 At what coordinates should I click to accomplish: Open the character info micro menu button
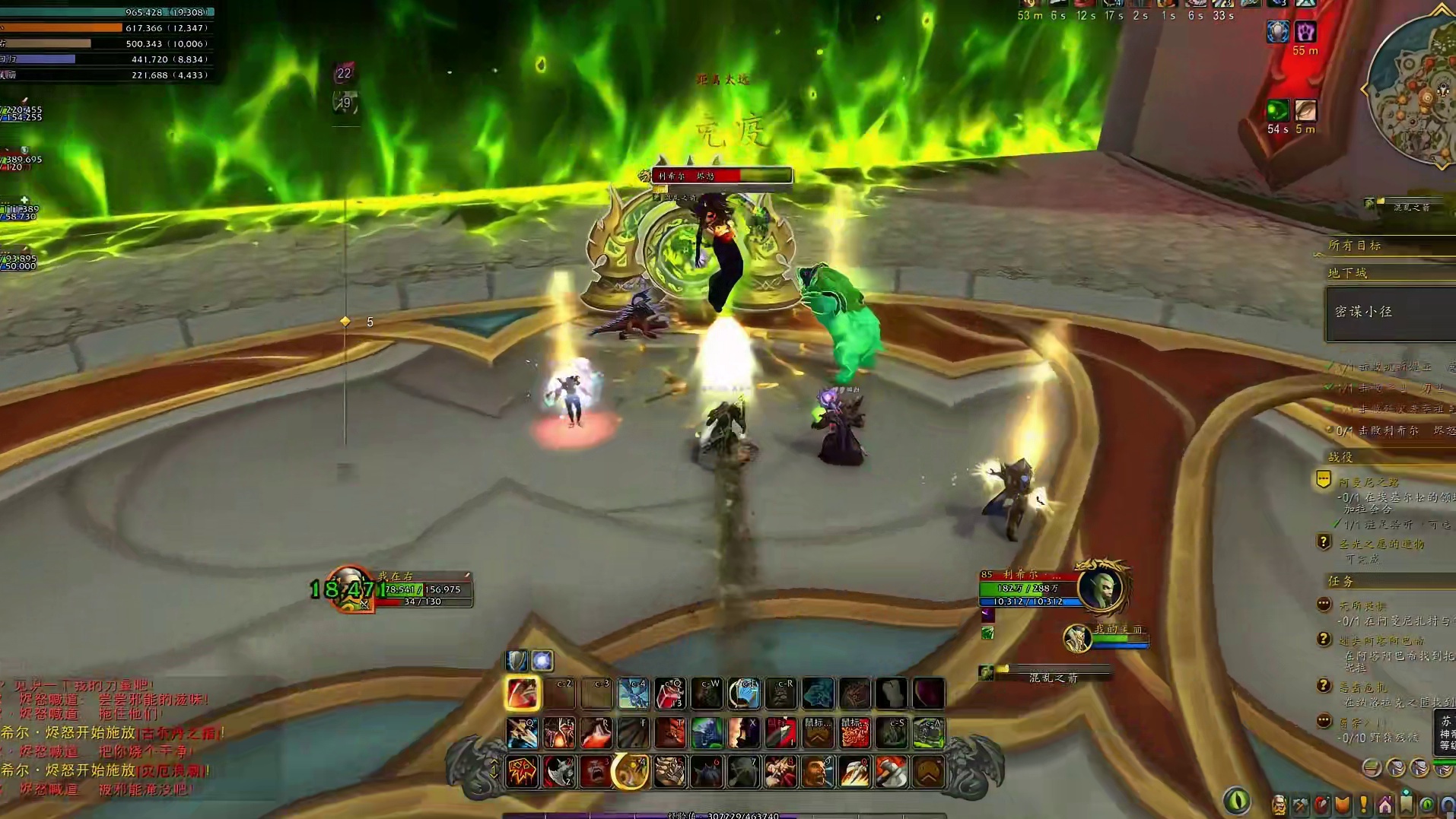(1280, 805)
